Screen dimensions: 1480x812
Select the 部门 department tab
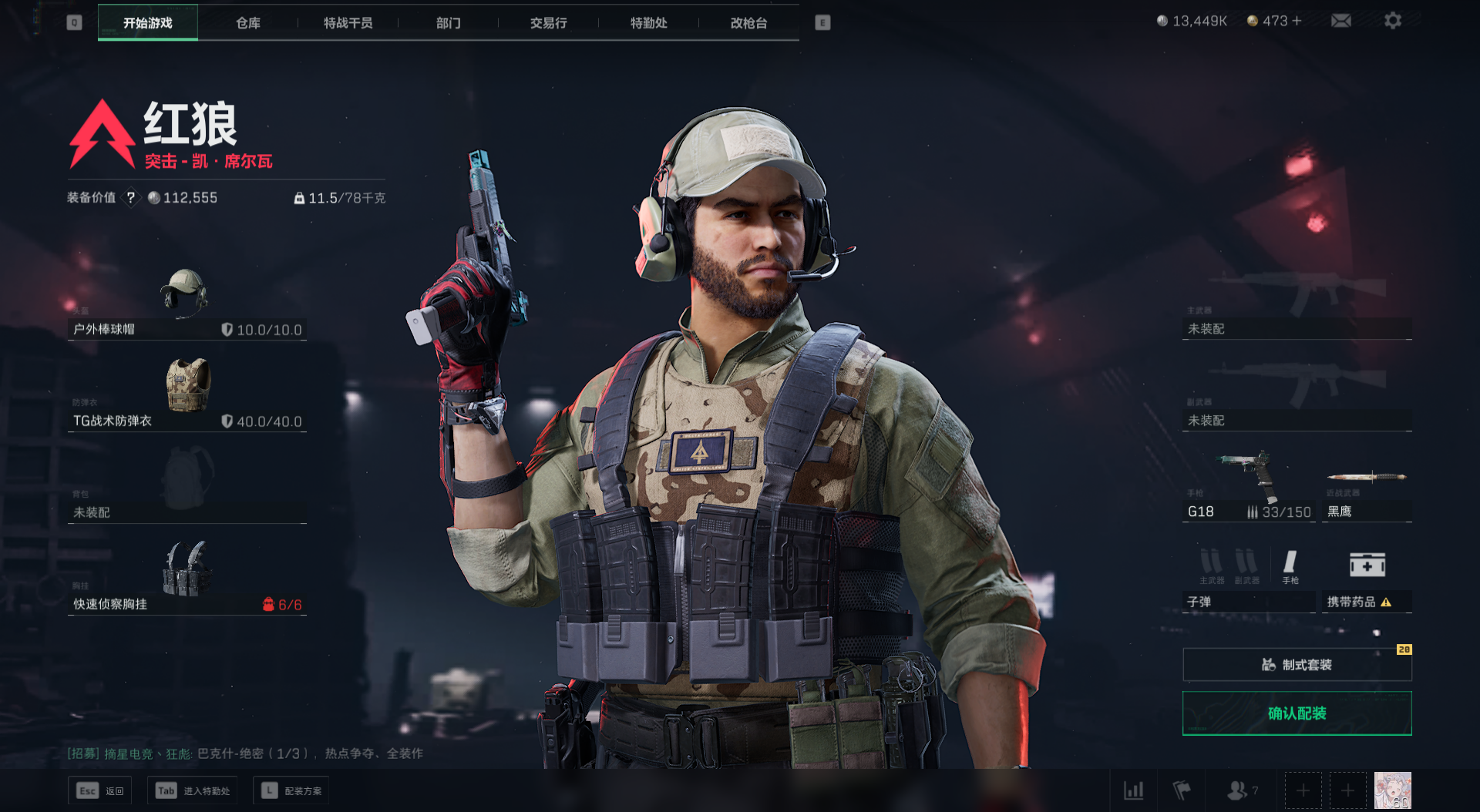[448, 23]
